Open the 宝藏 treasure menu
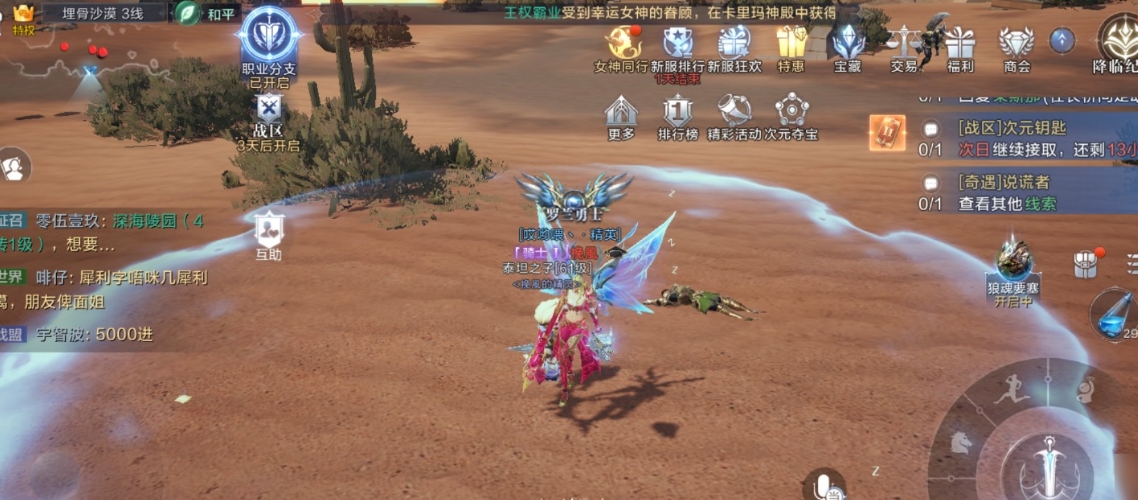 pyautogui.click(x=848, y=44)
